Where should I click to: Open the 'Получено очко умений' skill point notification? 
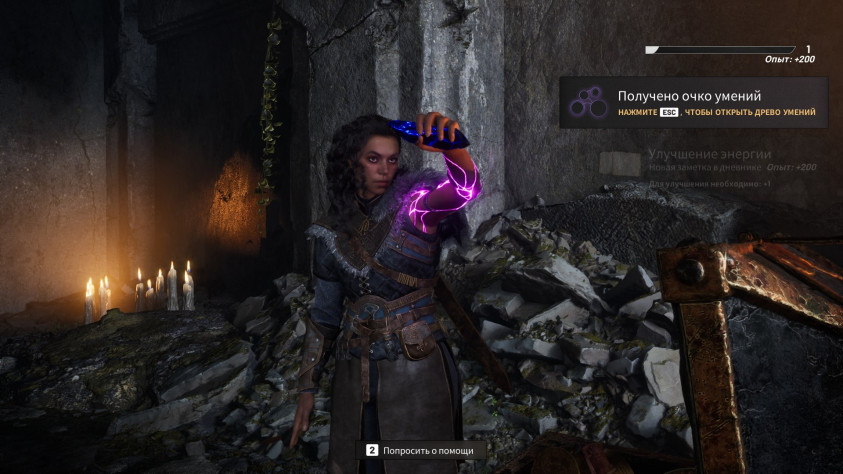[693, 103]
